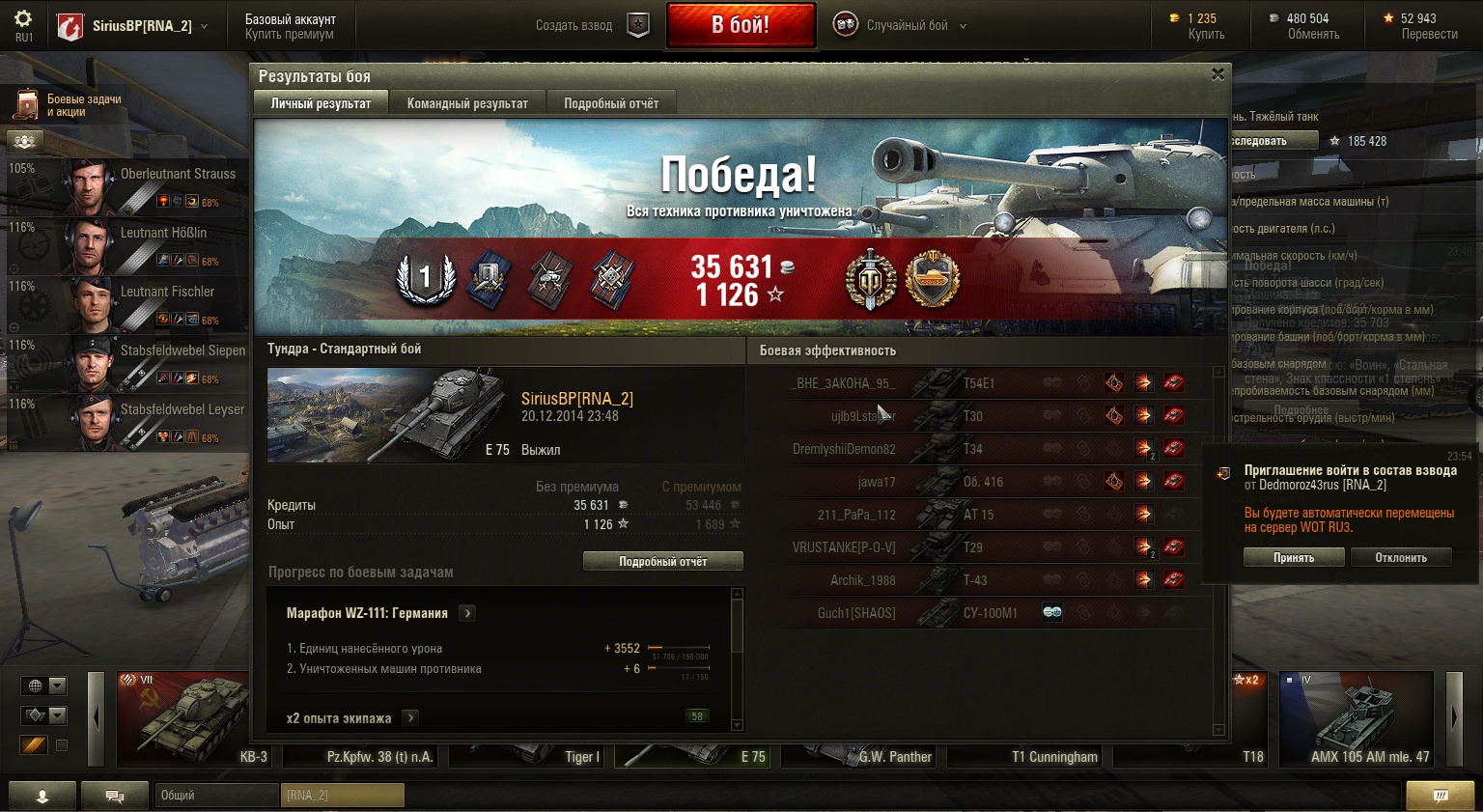Click the Подробный отчёт button under credits
This screenshot has width=1483, height=812.
click(662, 562)
